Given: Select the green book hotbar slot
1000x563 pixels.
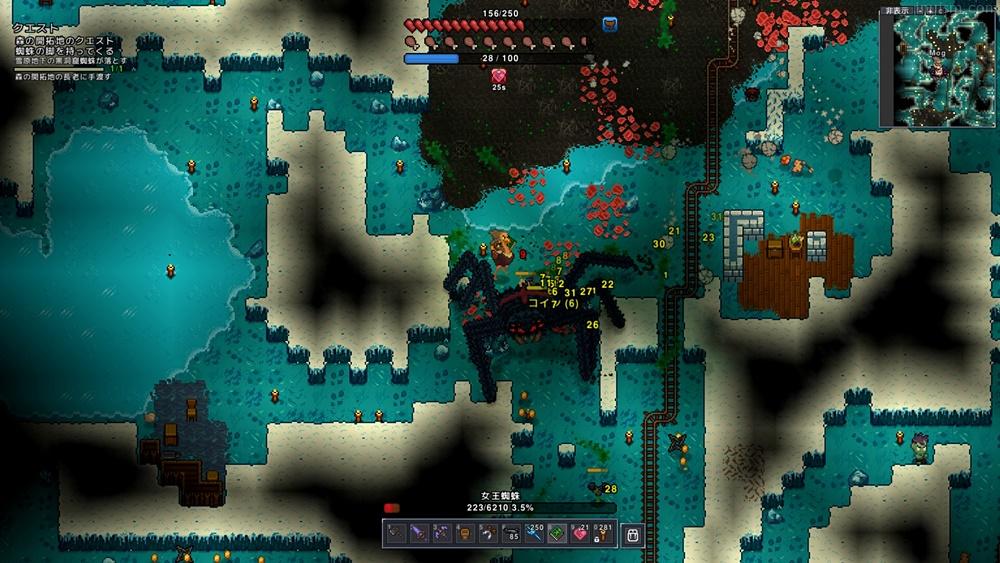Looking at the screenshot, I should [x=558, y=535].
